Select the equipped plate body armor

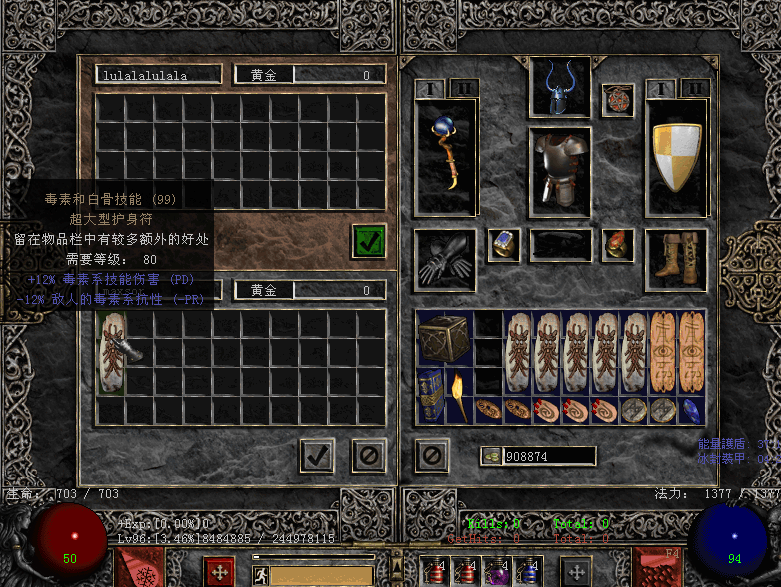pyautogui.click(x=560, y=170)
